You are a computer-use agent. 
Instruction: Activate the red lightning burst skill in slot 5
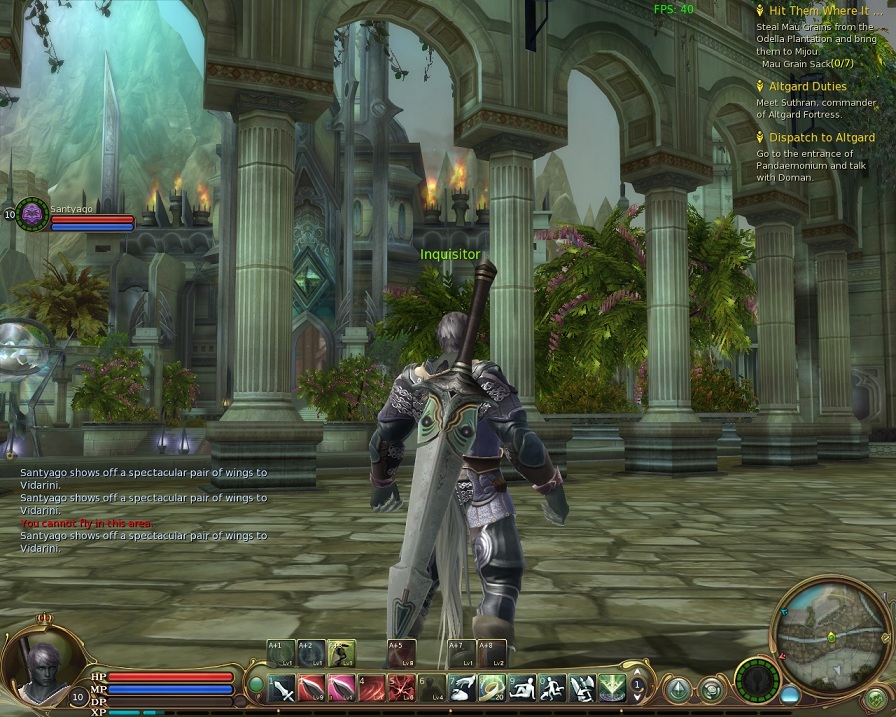tap(402, 687)
